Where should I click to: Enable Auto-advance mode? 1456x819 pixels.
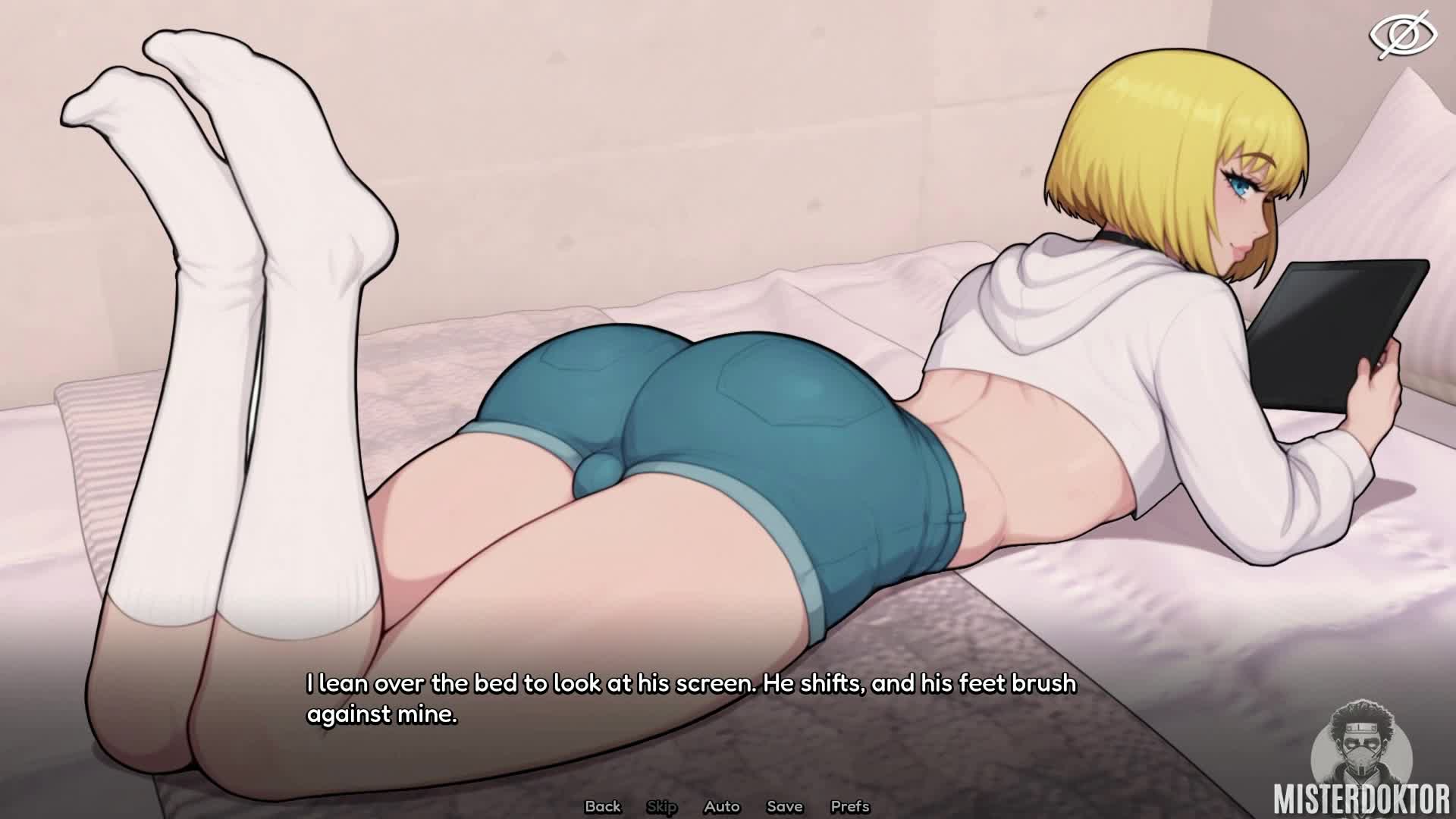pos(721,806)
